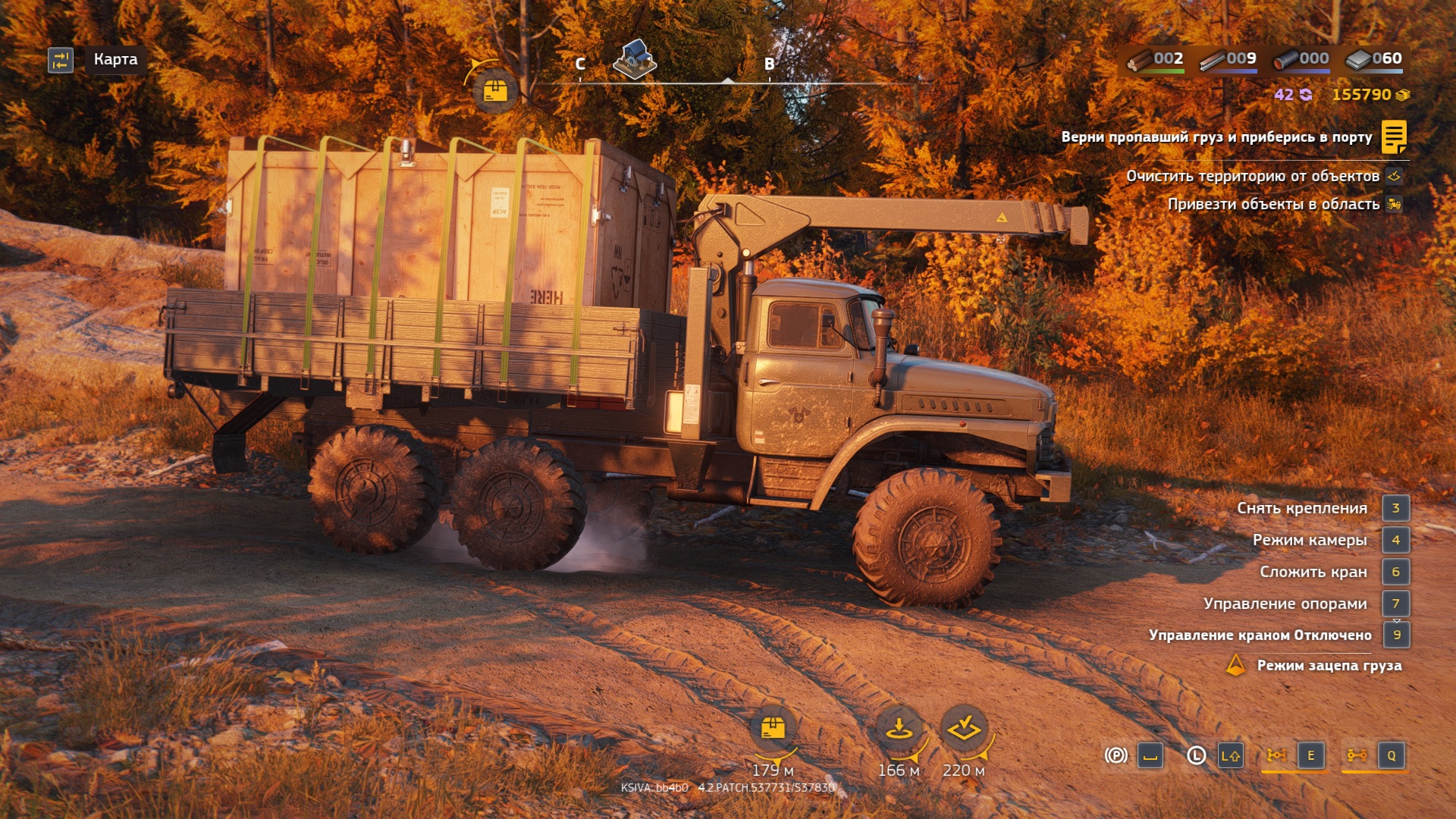Screen dimensions: 1456x819
Task: Select the delivery waypoint at 220 м
Action: tap(964, 730)
